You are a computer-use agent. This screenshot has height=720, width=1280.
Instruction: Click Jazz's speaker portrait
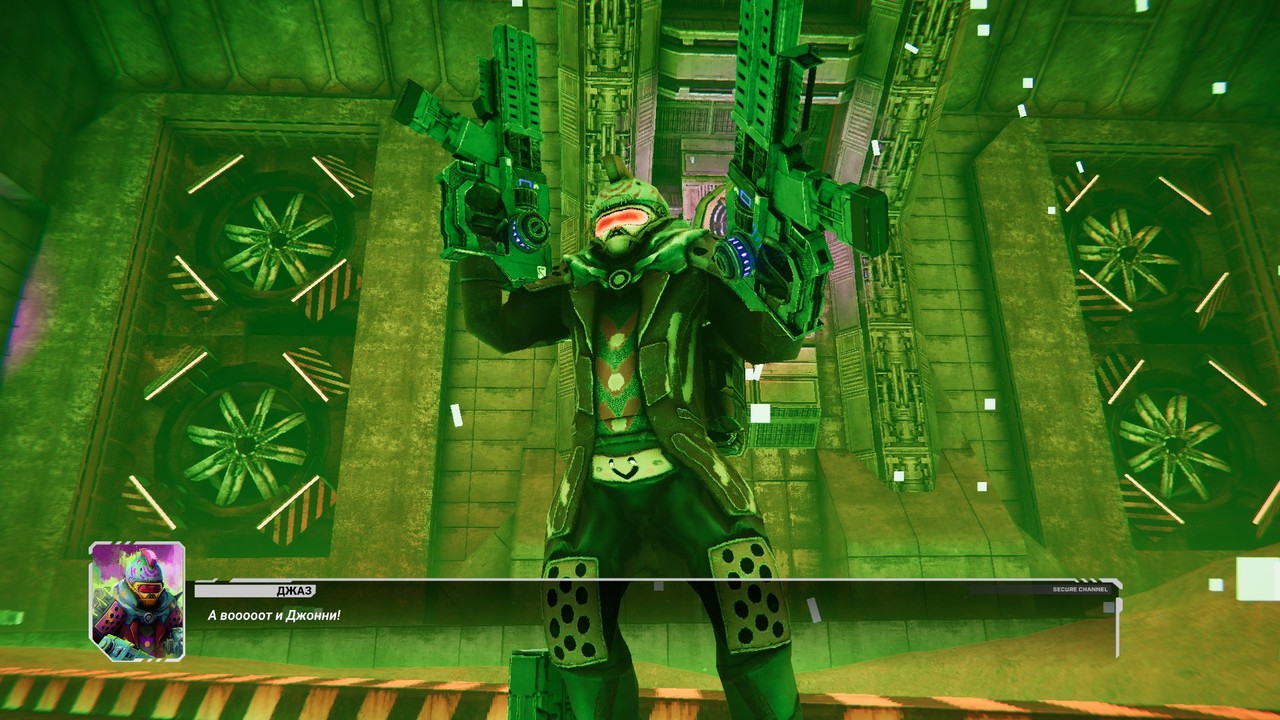[137, 601]
